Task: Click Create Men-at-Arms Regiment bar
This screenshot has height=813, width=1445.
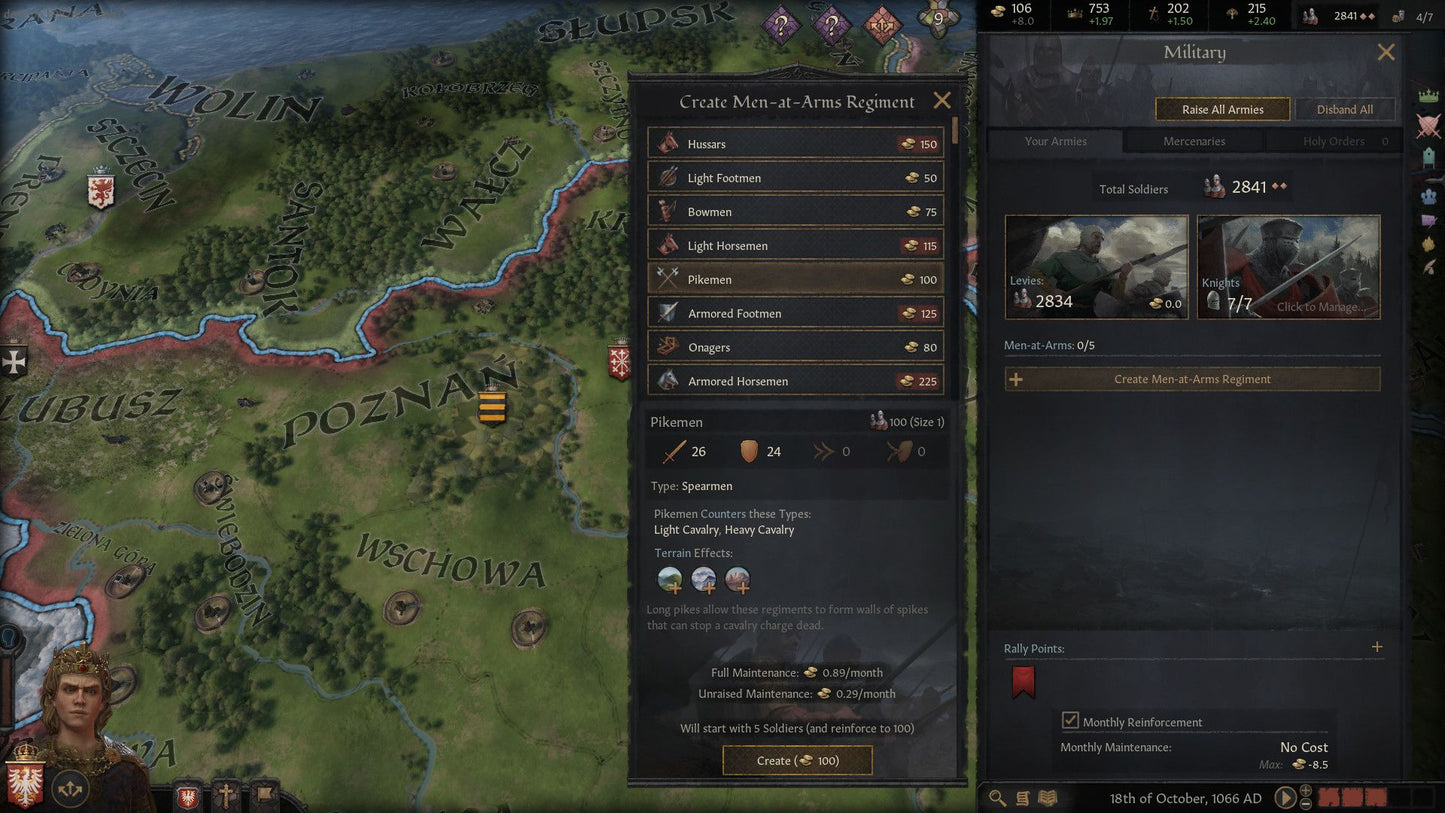Action: 1193,379
